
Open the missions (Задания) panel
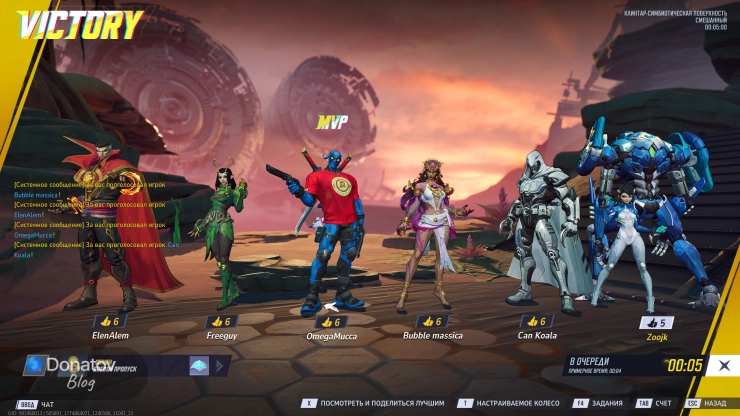click(602, 403)
